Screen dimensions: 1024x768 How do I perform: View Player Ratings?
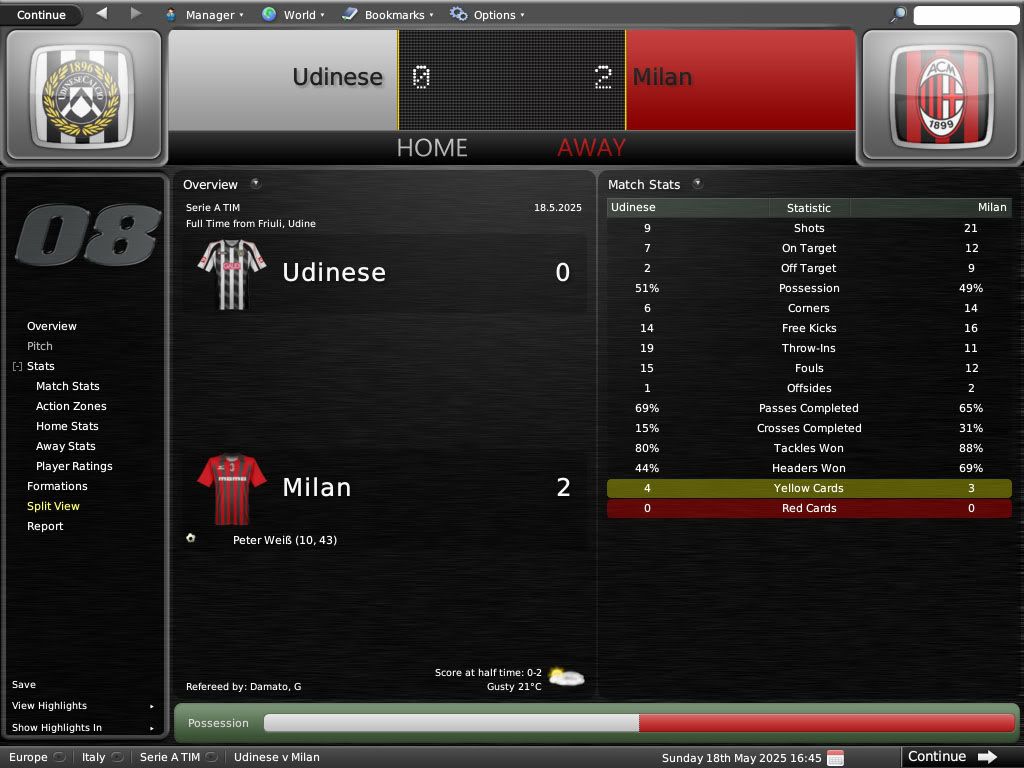click(74, 466)
